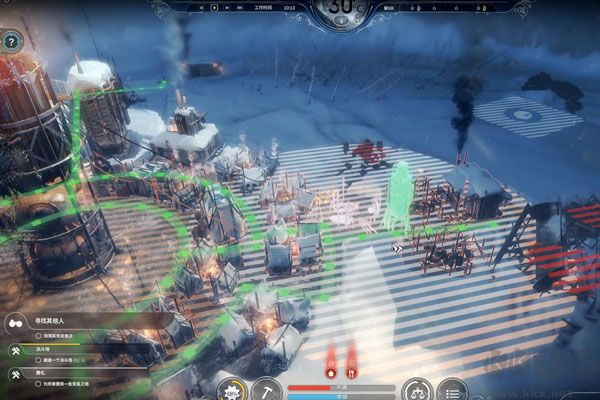Image resolution: width=600 pixels, height=400 pixels.
Task: Click the question mark help button
Action: [x=12, y=42]
